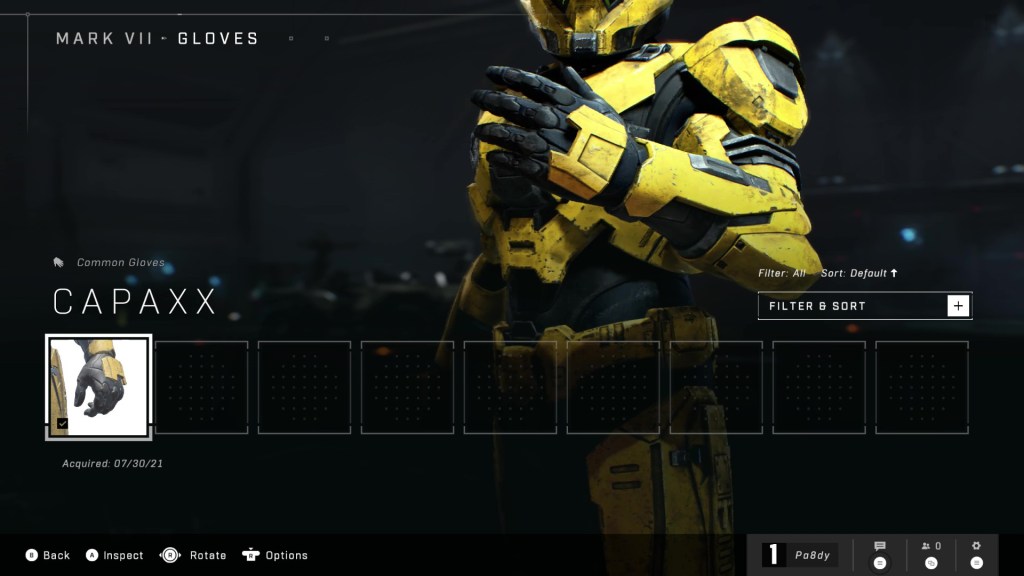Open the Options label in footer
The image size is (1024, 576).
pos(286,555)
